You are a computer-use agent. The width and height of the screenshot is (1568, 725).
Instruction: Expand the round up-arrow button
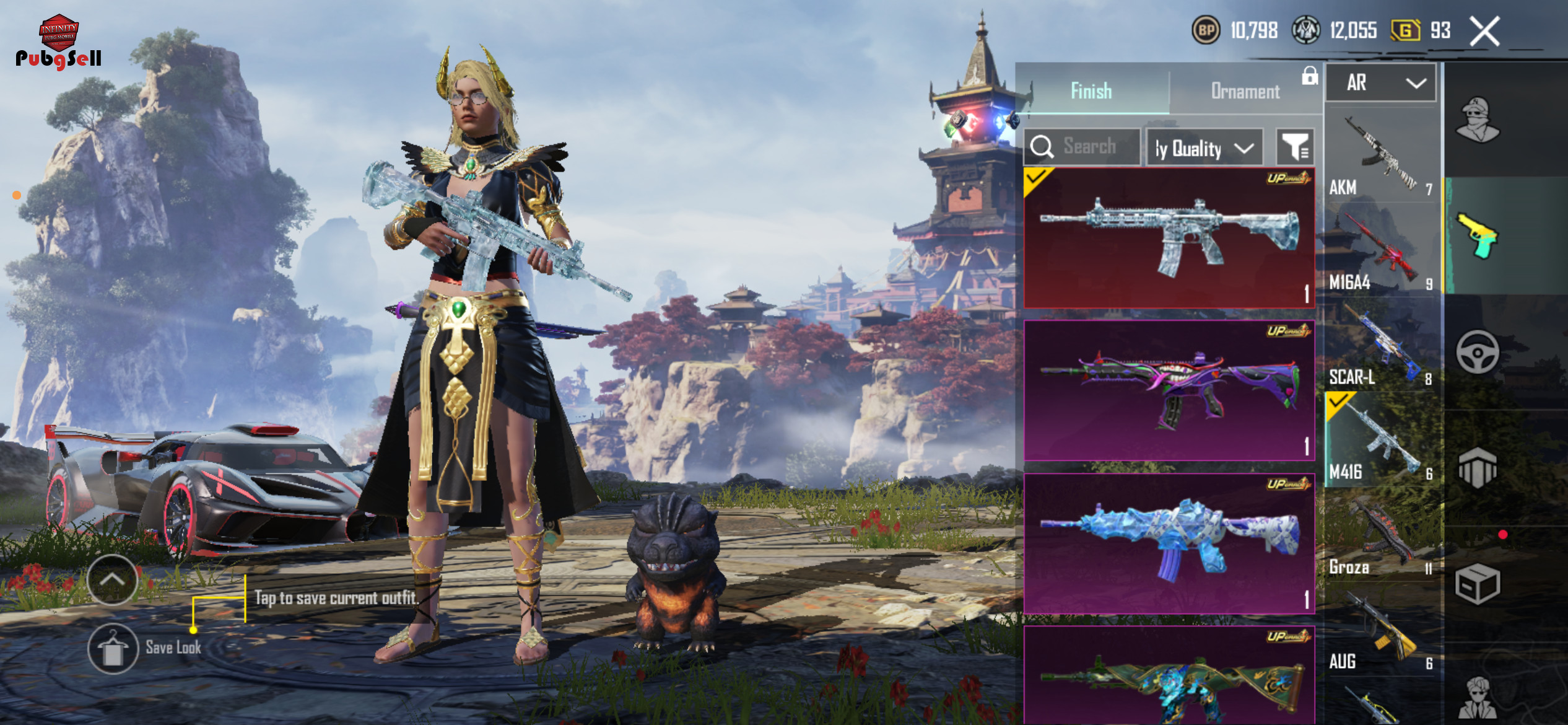(113, 579)
